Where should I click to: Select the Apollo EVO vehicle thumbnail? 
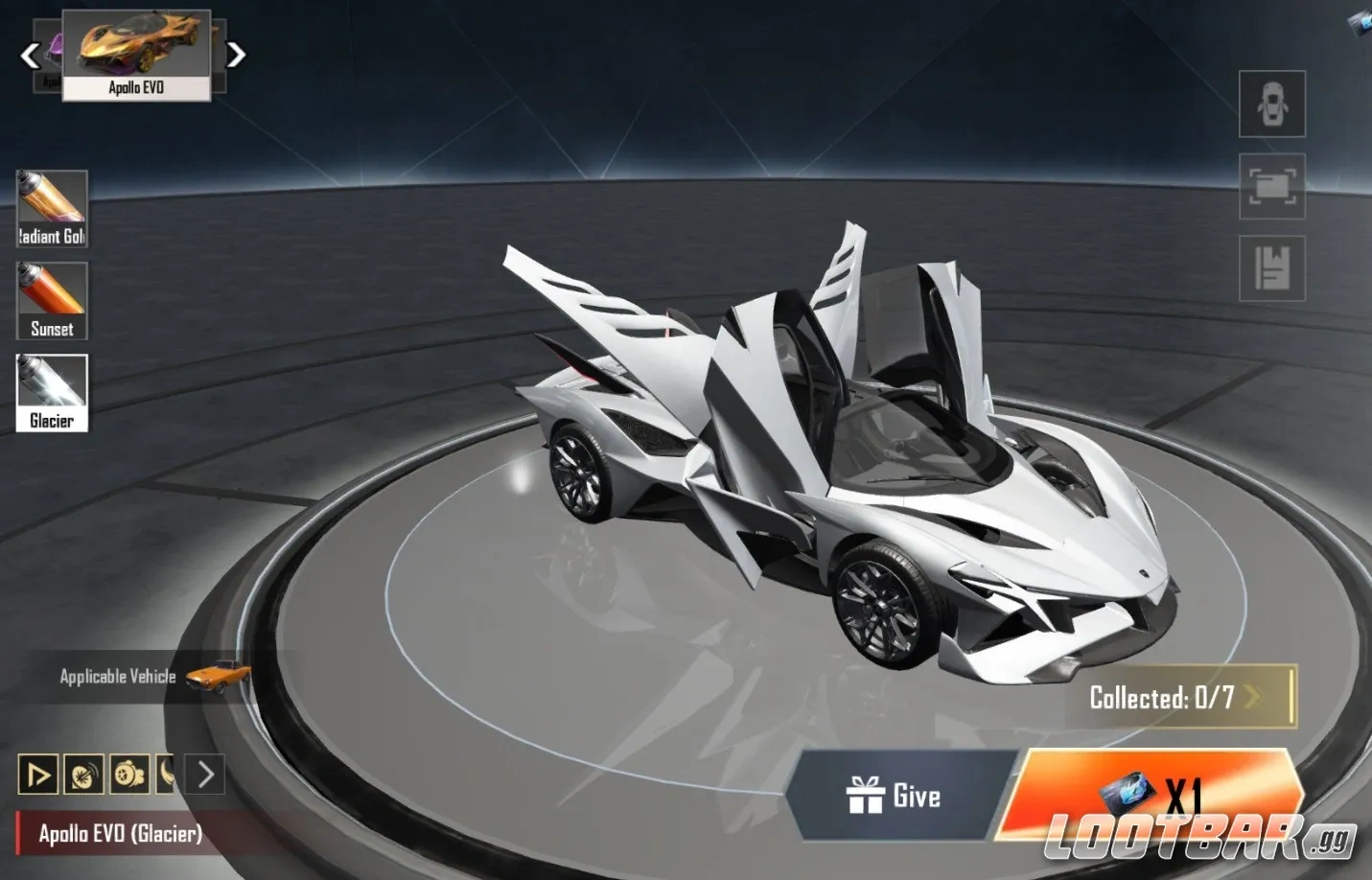click(x=136, y=55)
